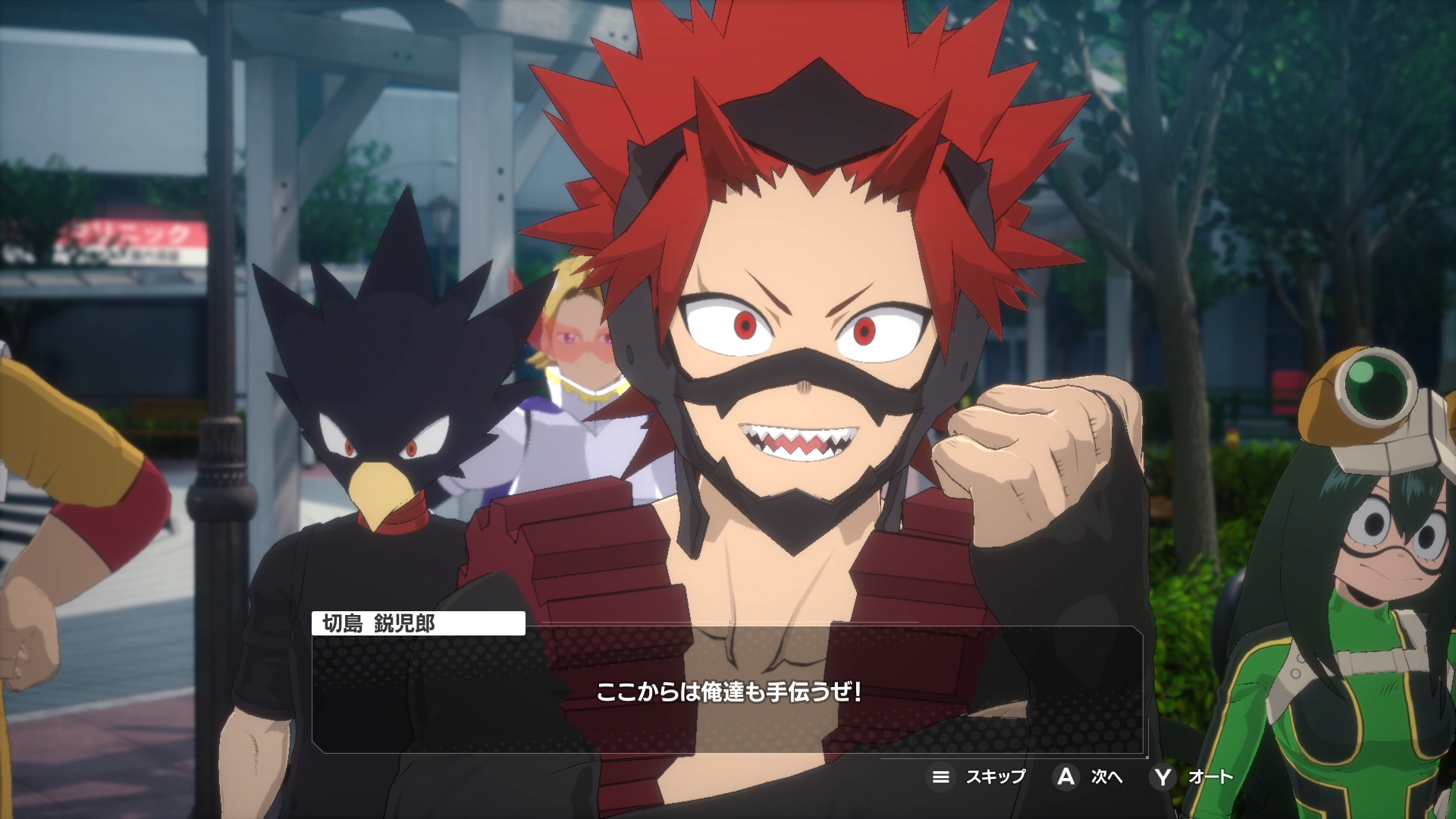Toggle オート auto-advance mode
1456x819 pixels.
pos(1193,777)
